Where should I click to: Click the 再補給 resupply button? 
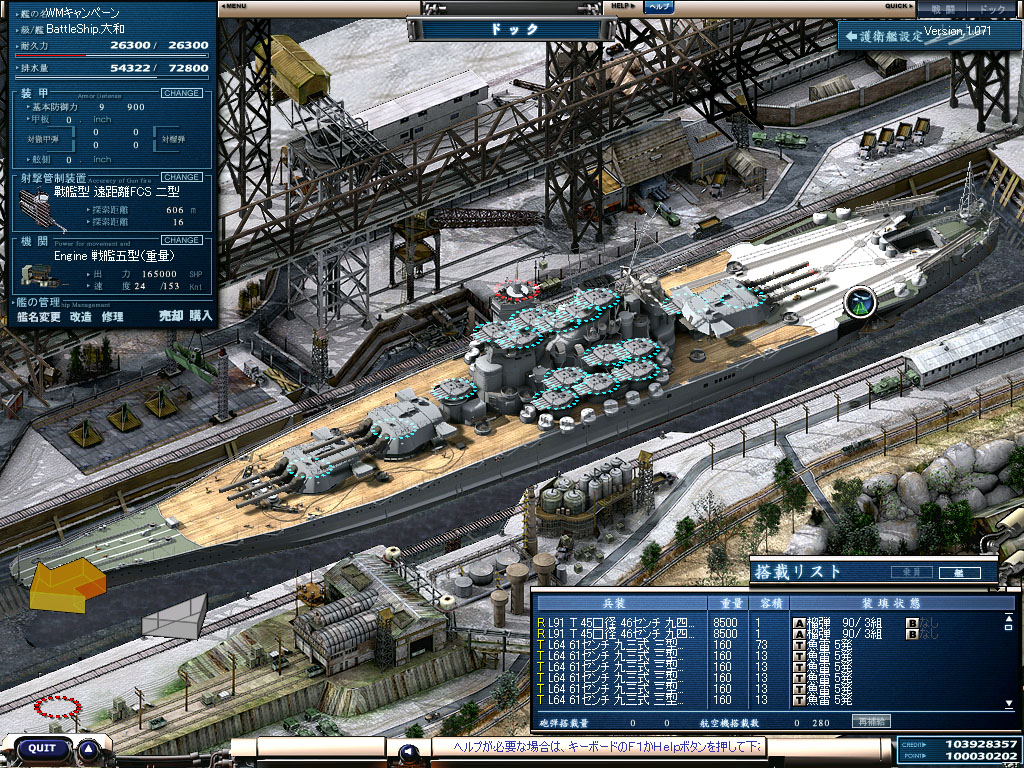point(869,721)
